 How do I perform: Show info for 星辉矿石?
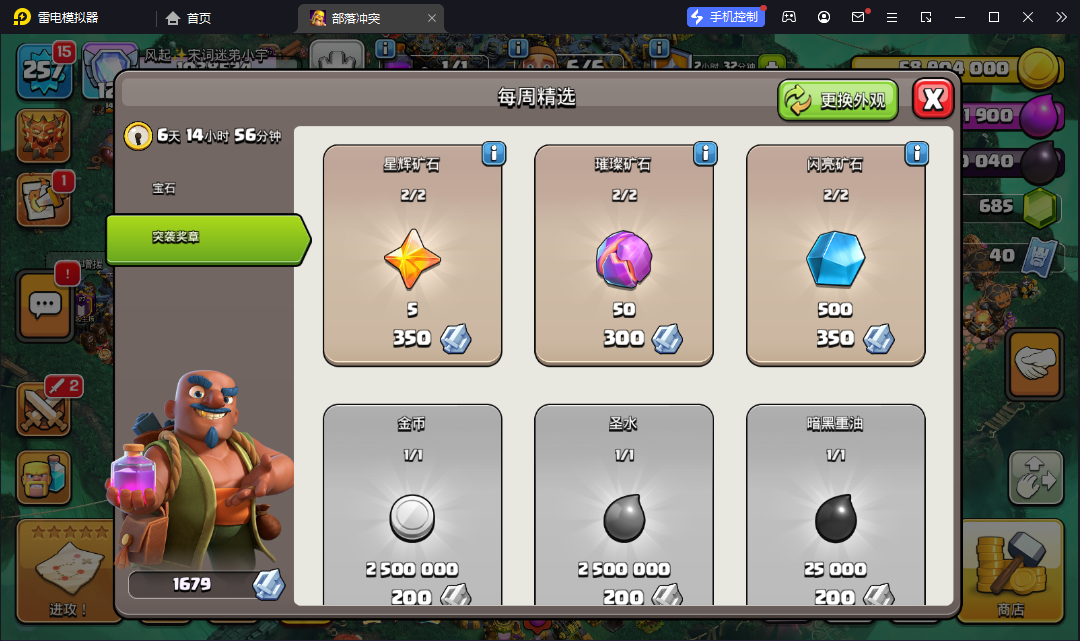[x=494, y=153]
